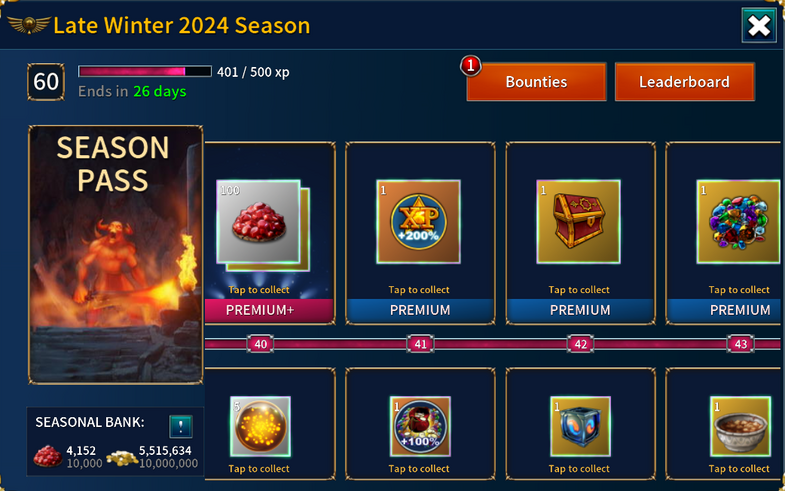Collect the +100% boost free reward
The width and height of the screenshot is (785, 491).
(420, 428)
